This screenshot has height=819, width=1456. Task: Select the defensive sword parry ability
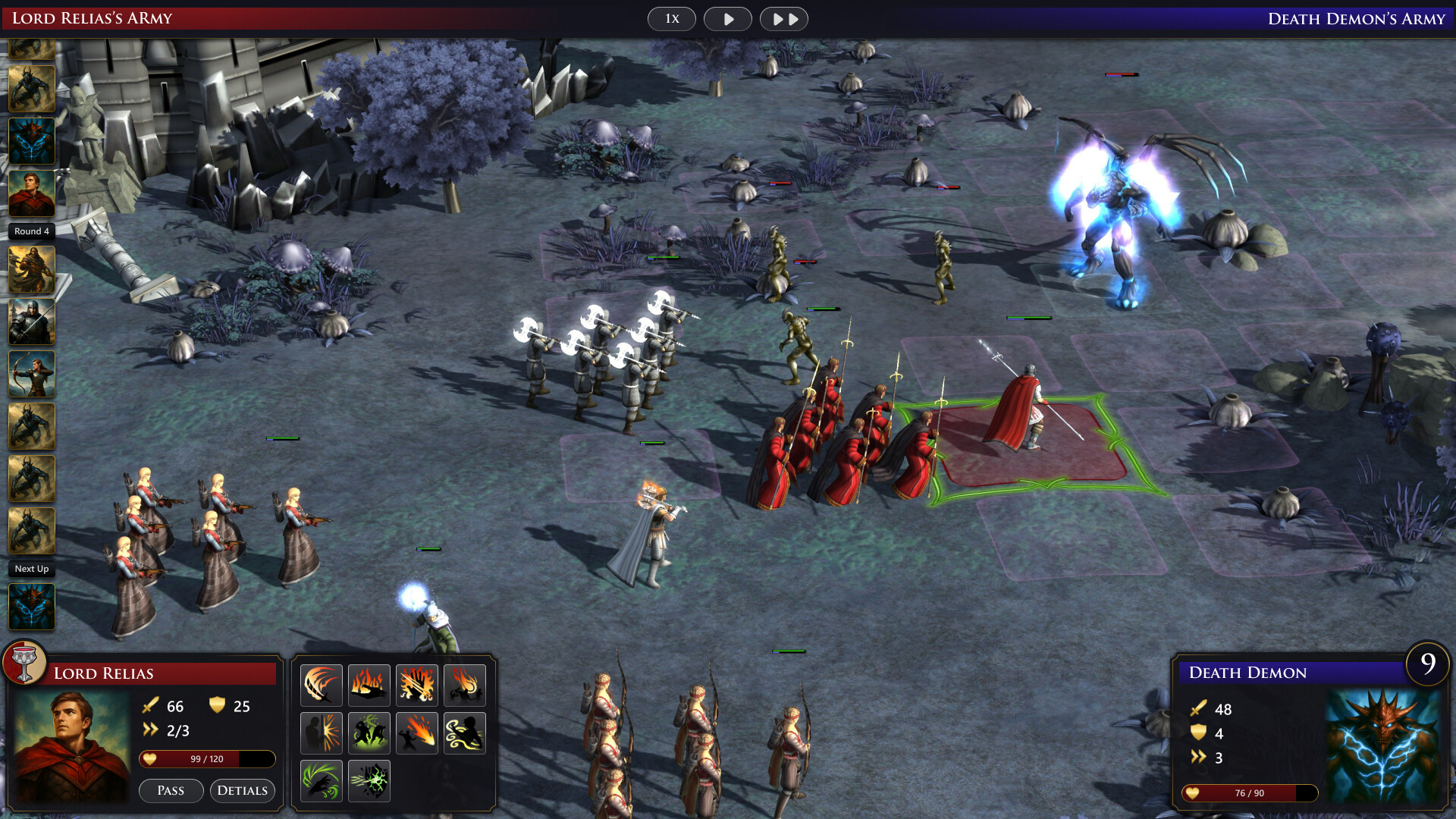tap(322, 733)
